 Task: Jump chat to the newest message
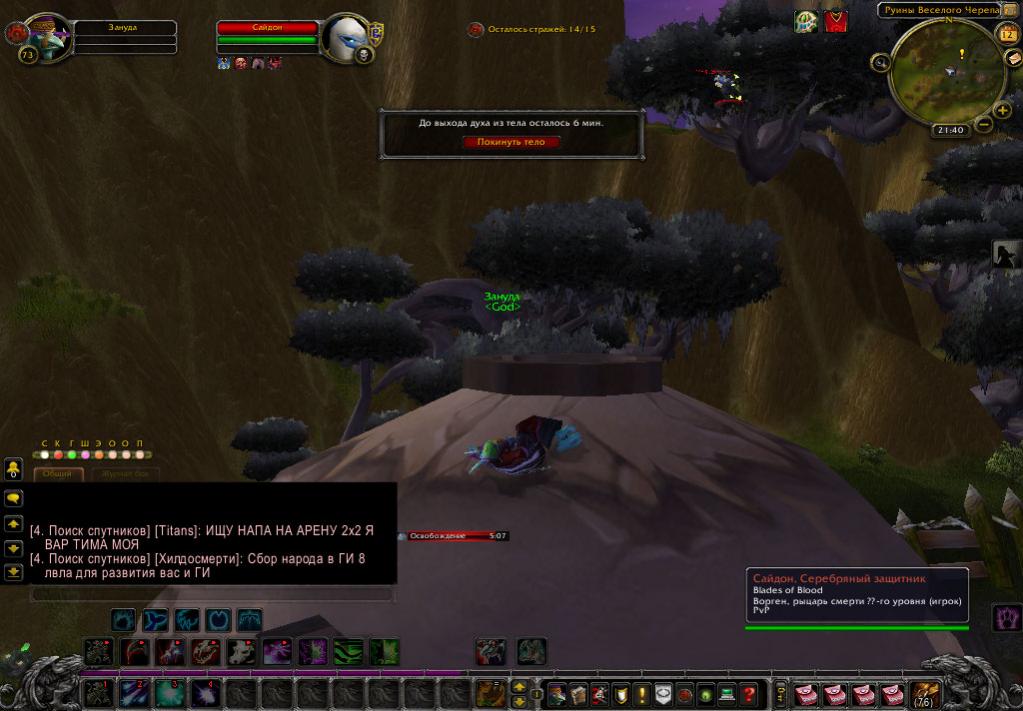pos(14,573)
